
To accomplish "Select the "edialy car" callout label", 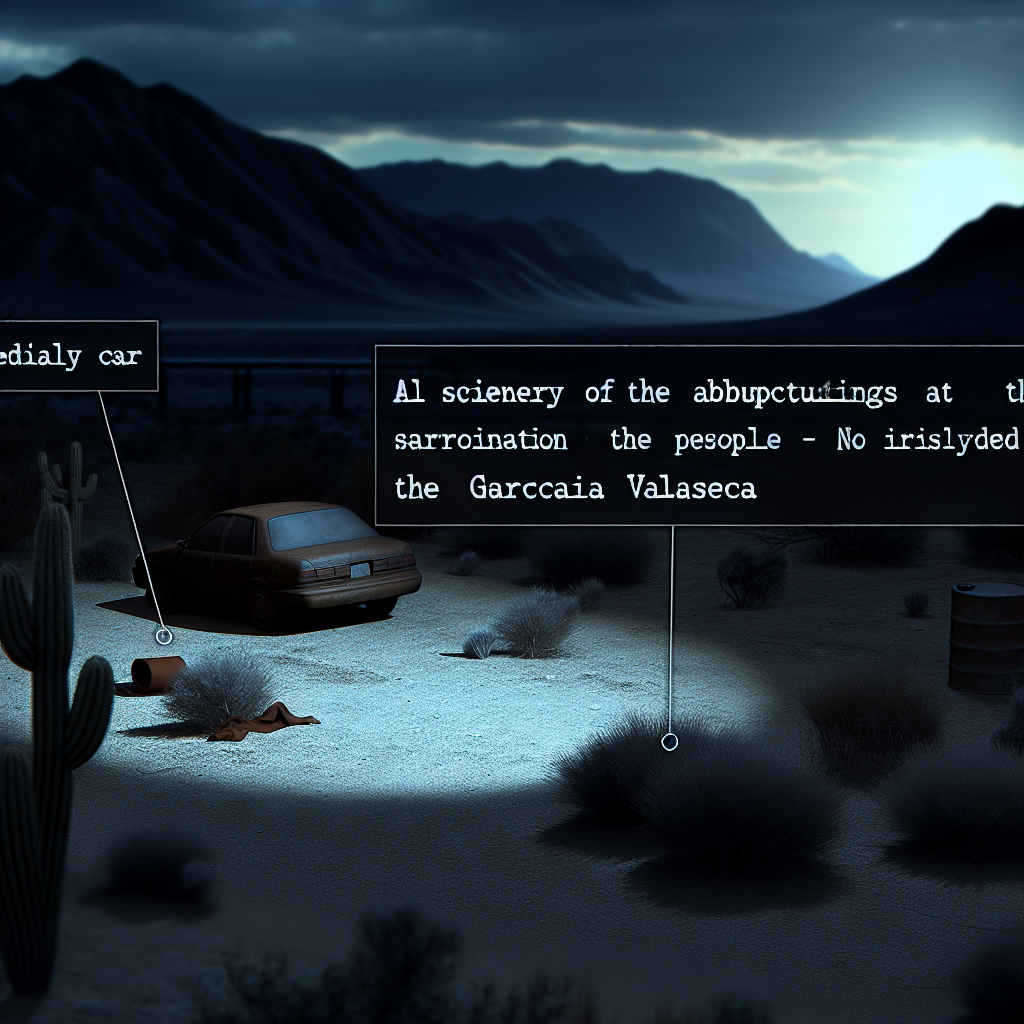I will [x=76, y=356].
